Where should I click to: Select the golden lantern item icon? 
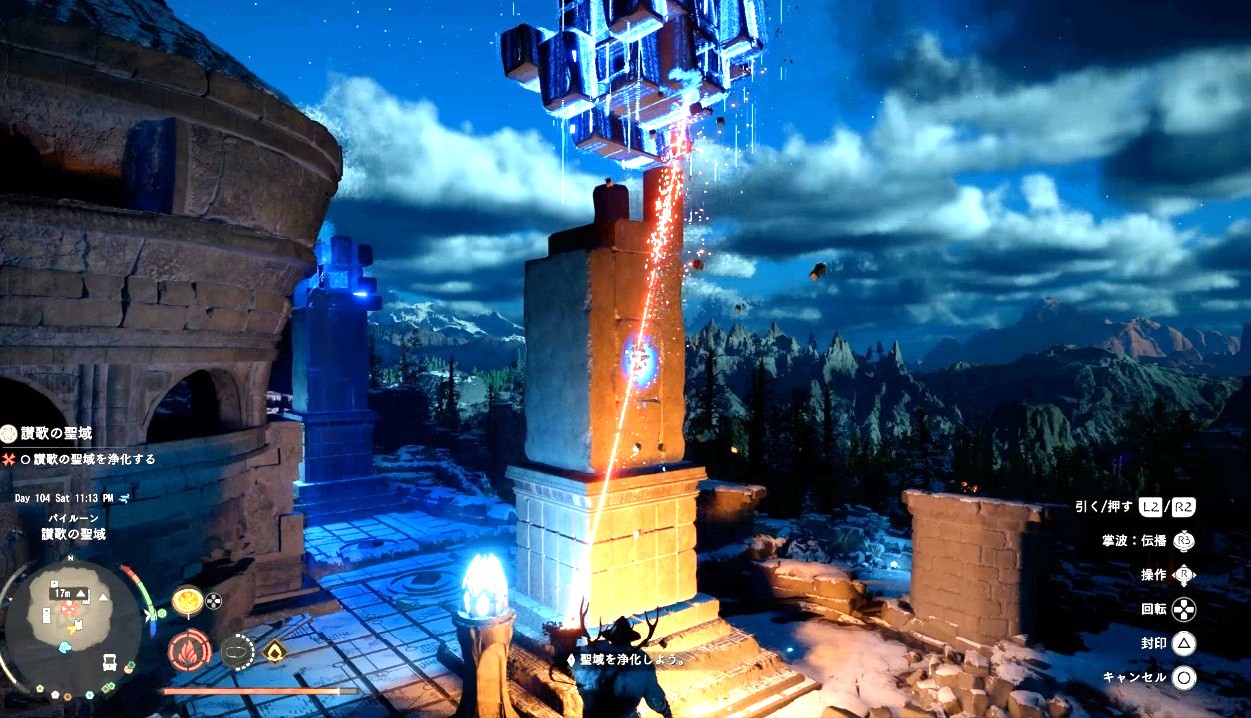(187, 601)
